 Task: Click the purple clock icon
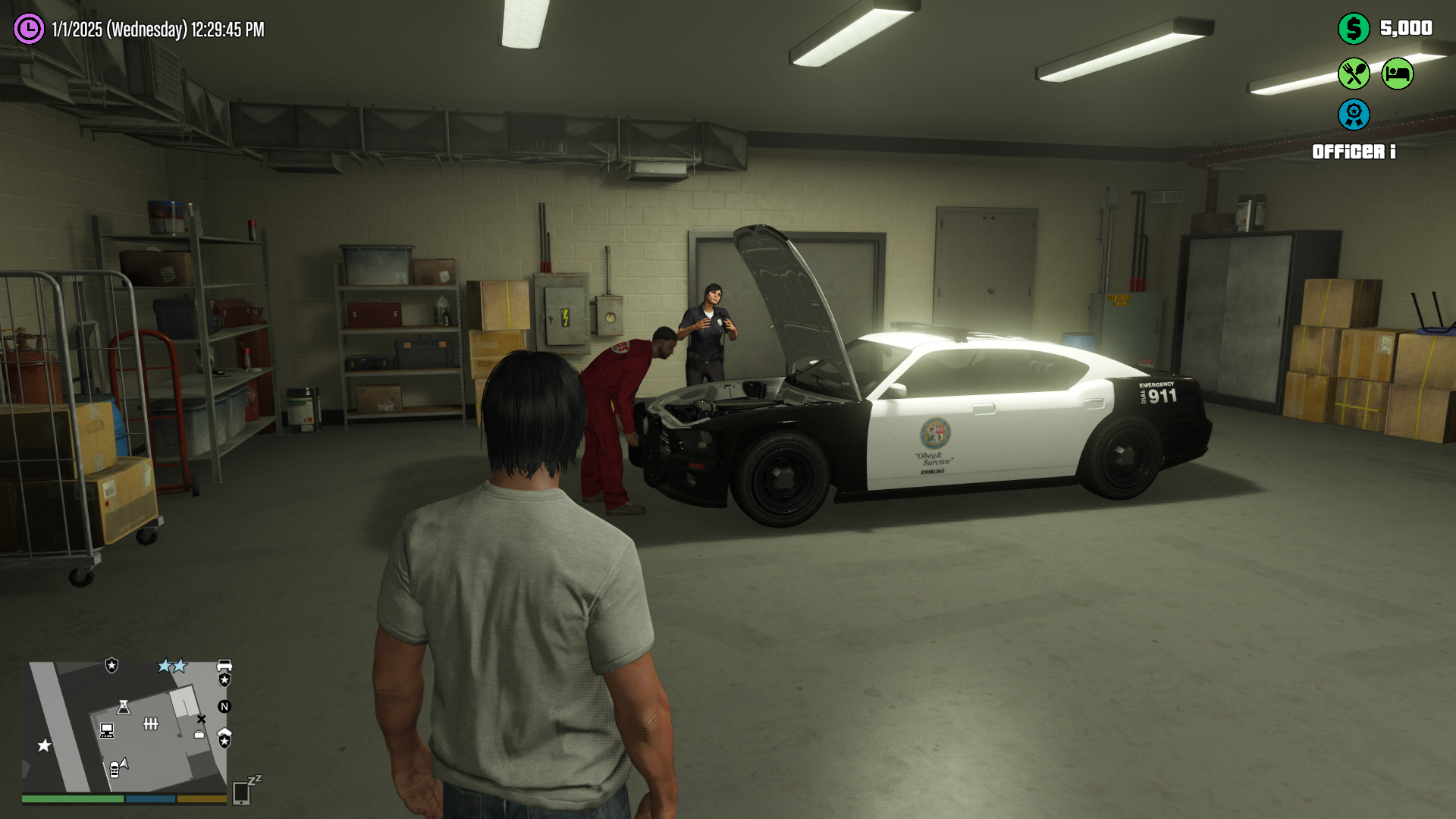(x=29, y=30)
